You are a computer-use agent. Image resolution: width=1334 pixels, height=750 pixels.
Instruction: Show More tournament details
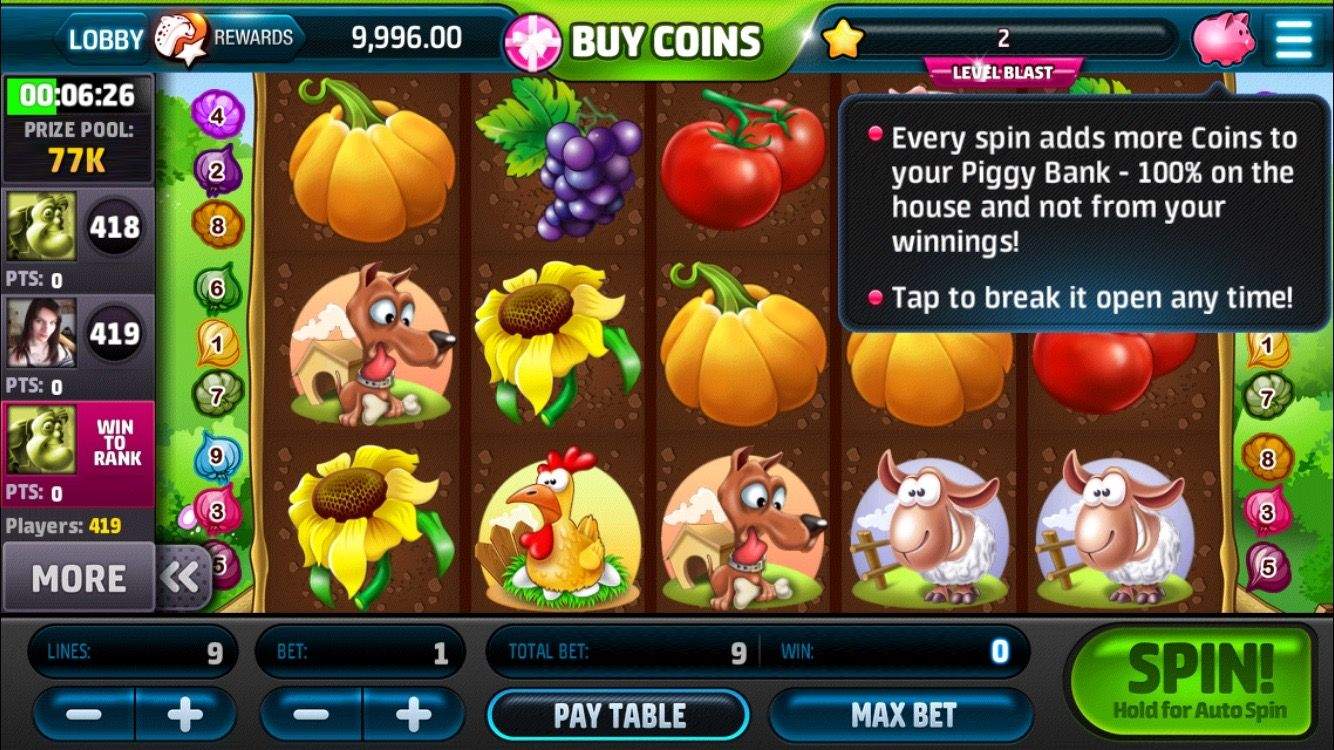click(x=78, y=578)
